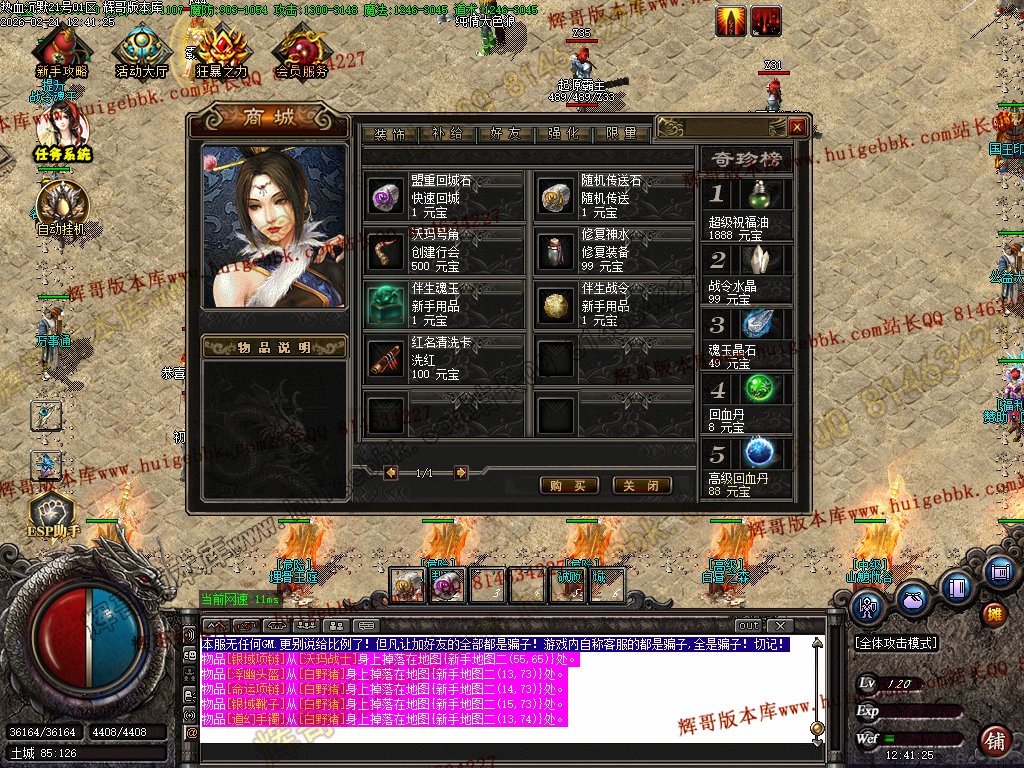The width and height of the screenshot is (1024, 768).
Task: Choose the 随机传送石 item
Action: coord(613,197)
